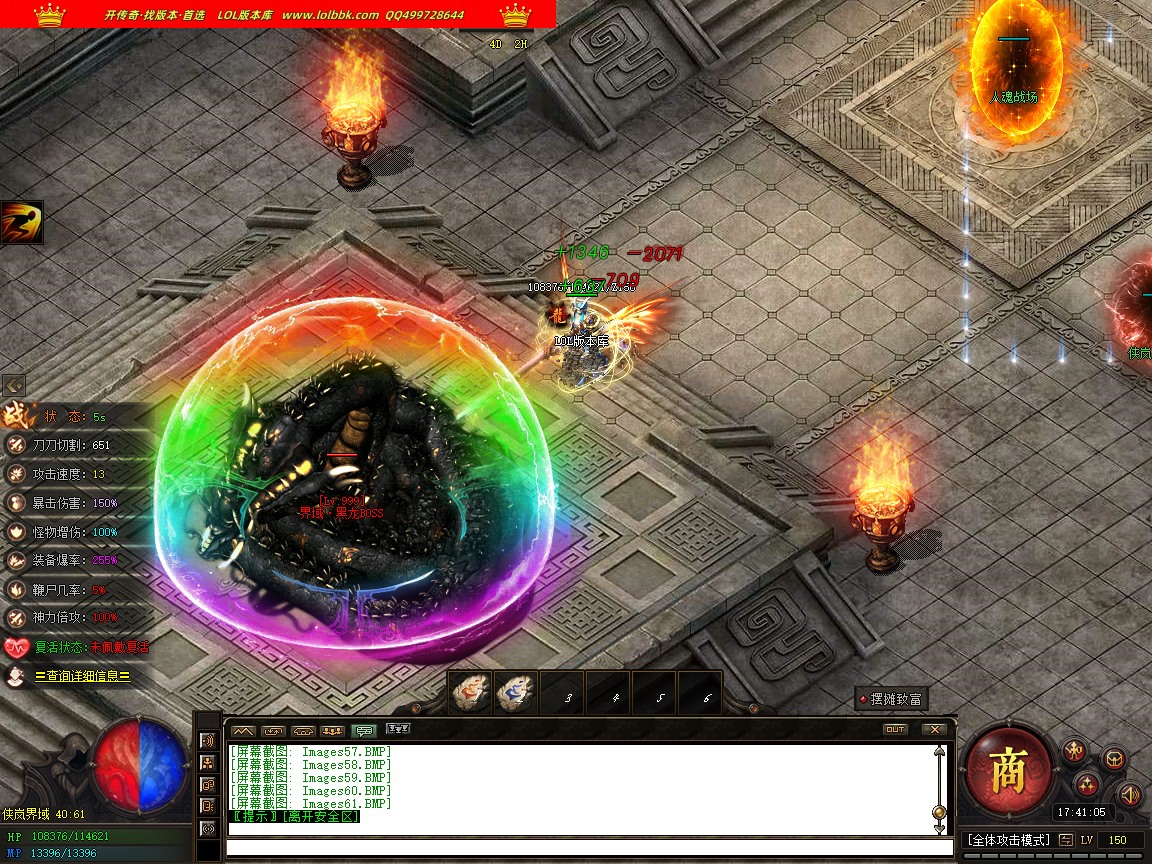Click the OUT button on chat panel

click(x=895, y=729)
